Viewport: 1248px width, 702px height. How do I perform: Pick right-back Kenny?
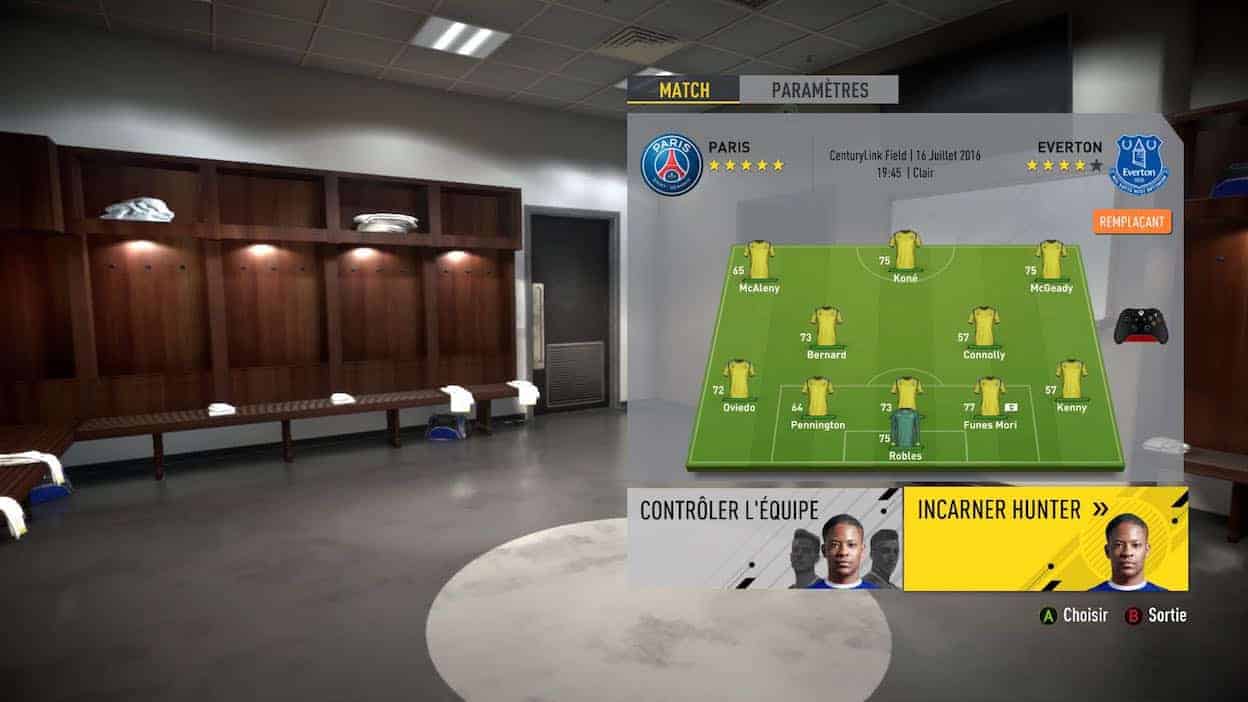1071,381
